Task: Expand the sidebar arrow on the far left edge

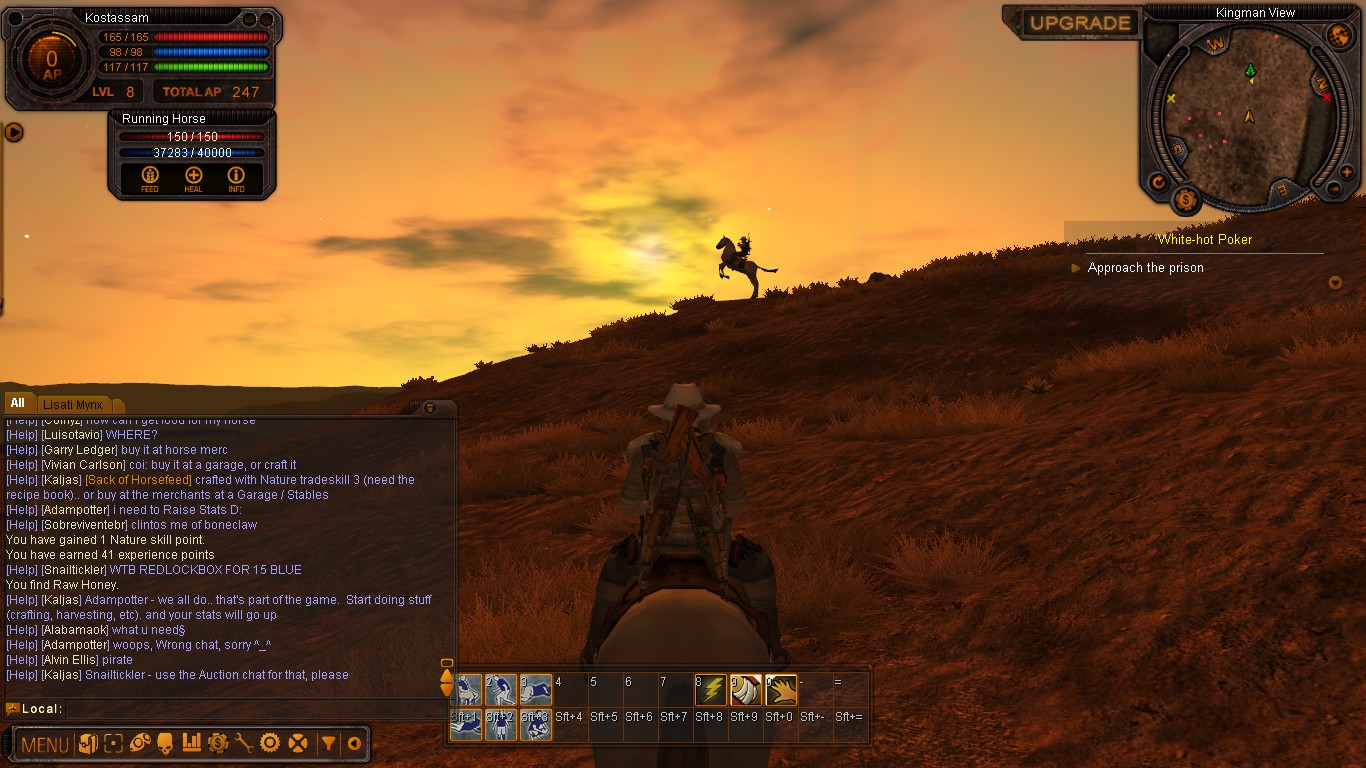Action: click(13, 131)
